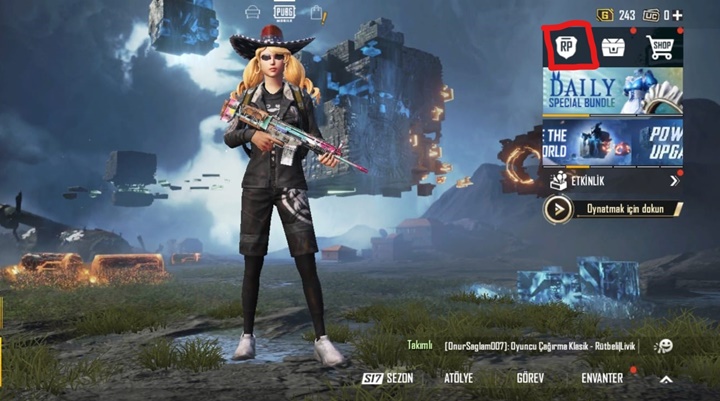Select the top helmet icon
Image resolution: width=720 pixels, height=401 pixels.
254,13
